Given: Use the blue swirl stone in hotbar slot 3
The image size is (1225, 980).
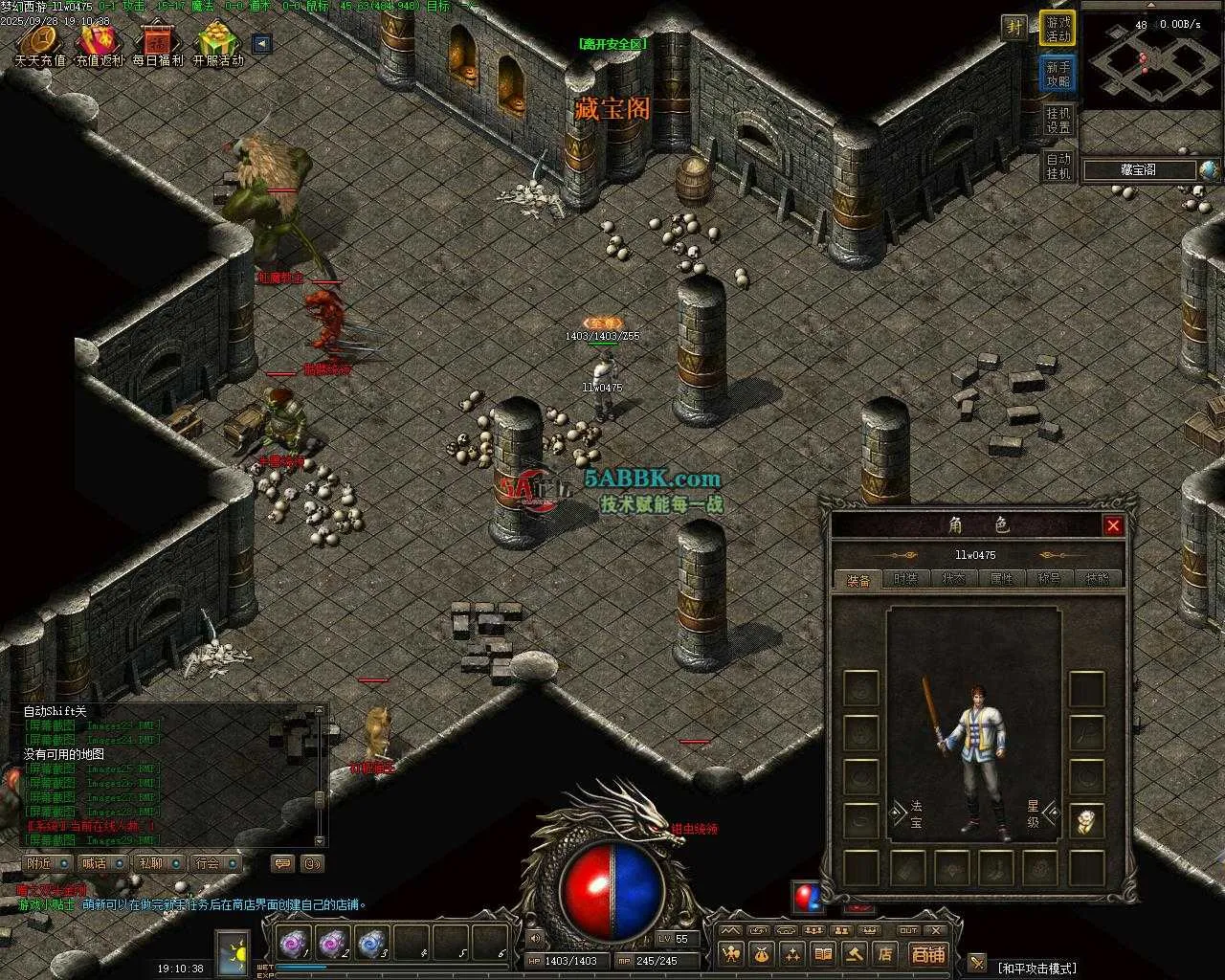Looking at the screenshot, I should point(371,944).
